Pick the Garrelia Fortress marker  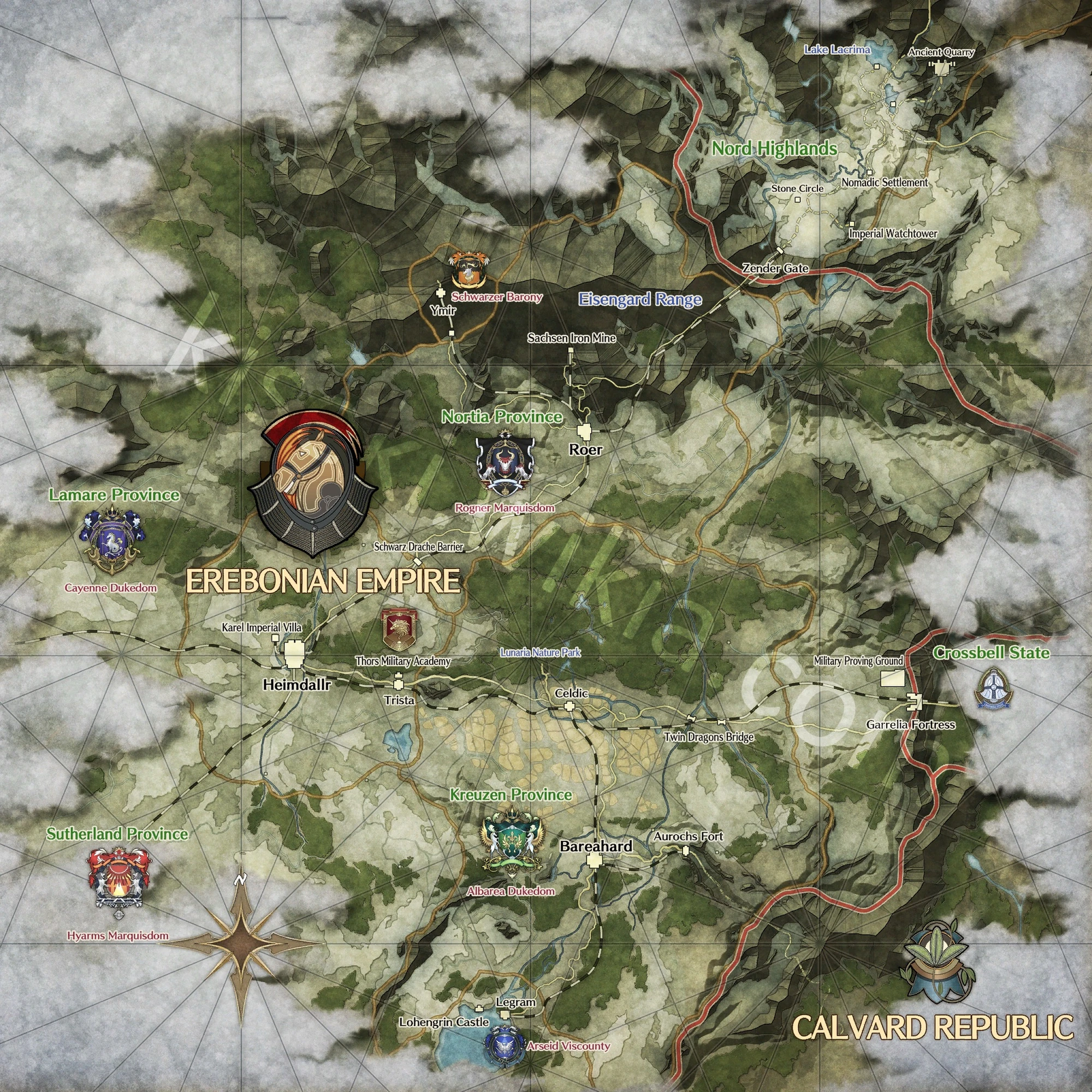914,702
